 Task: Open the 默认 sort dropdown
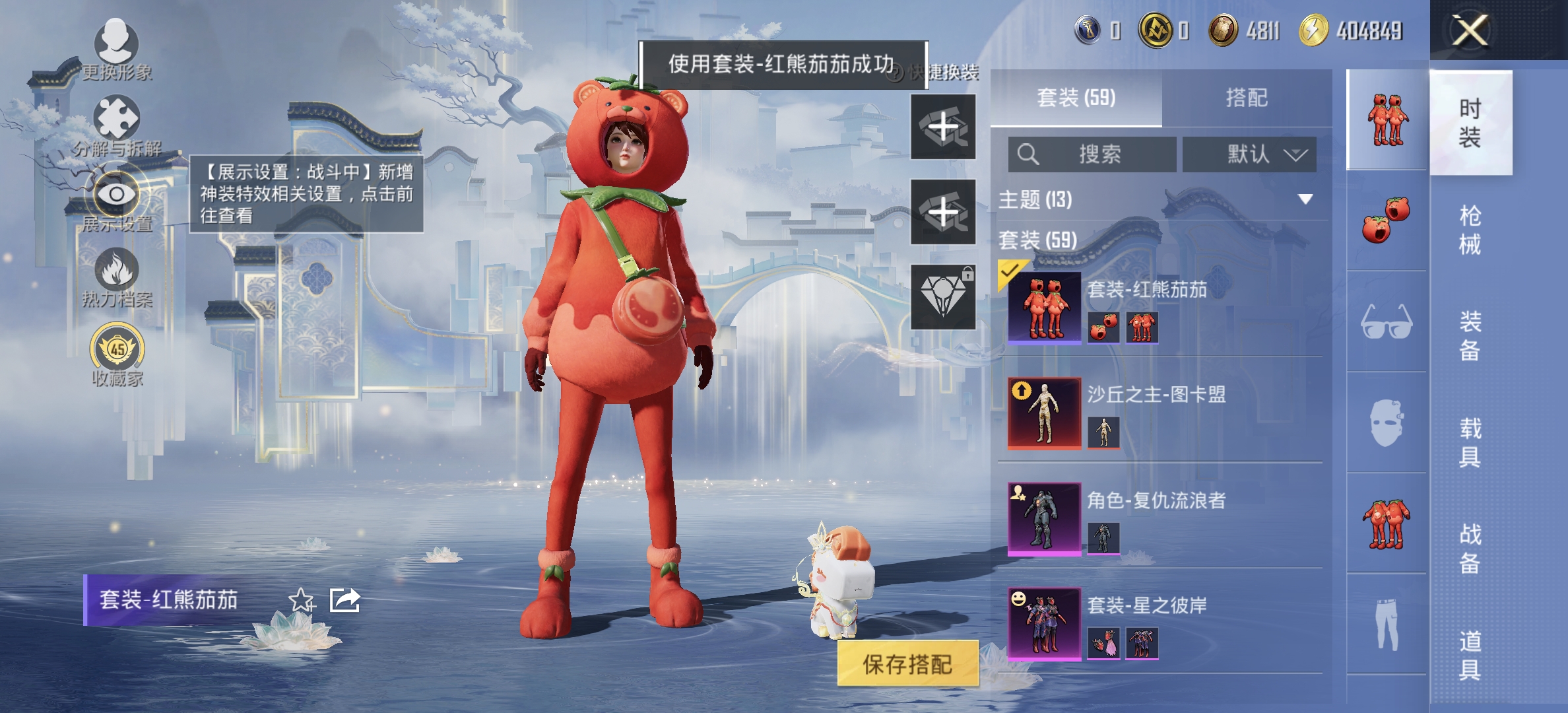click(1249, 154)
